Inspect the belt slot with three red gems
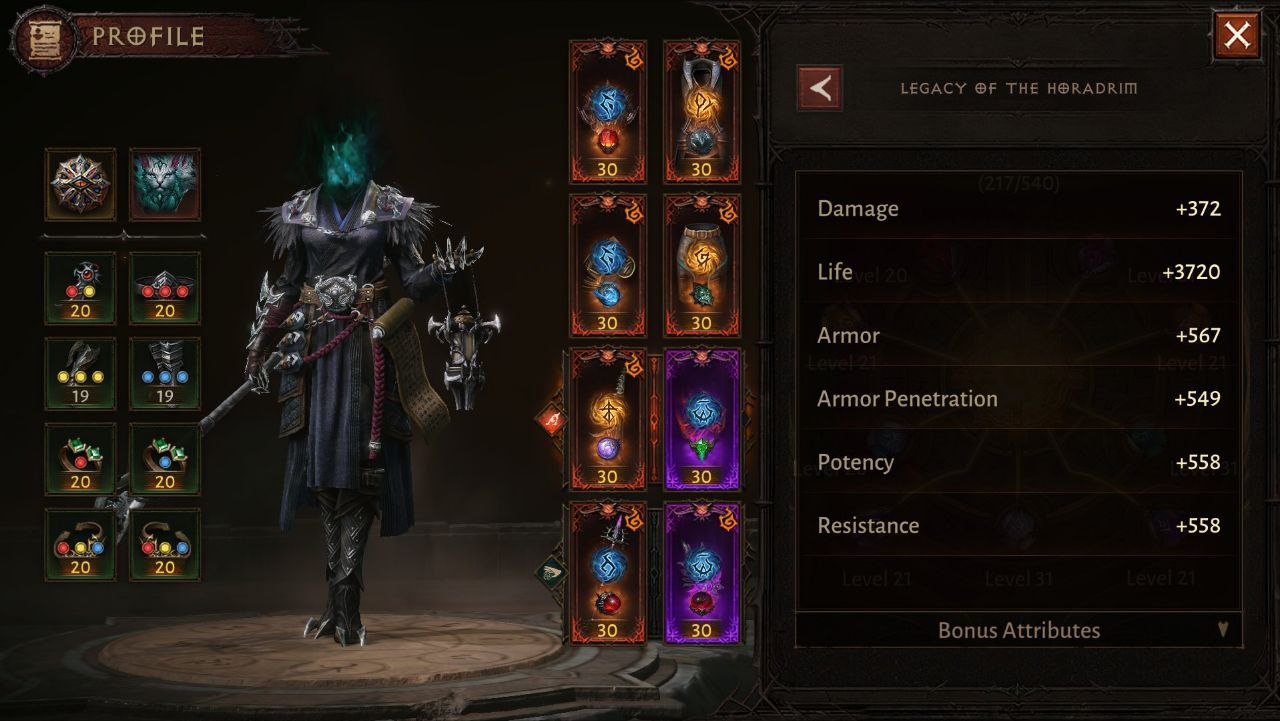 pos(165,288)
